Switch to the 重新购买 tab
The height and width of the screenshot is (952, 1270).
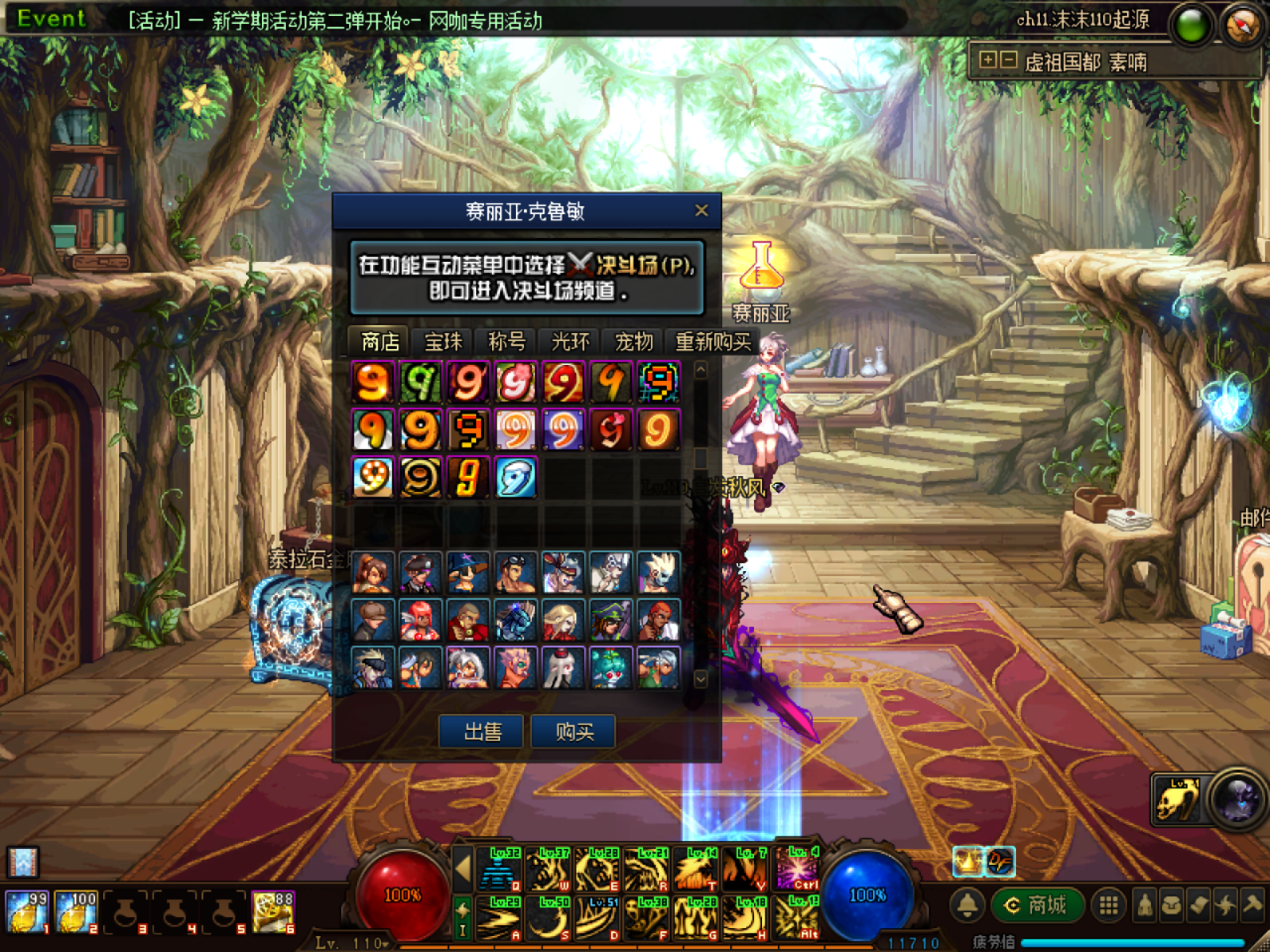pyautogui.click(x=712, y=342)
